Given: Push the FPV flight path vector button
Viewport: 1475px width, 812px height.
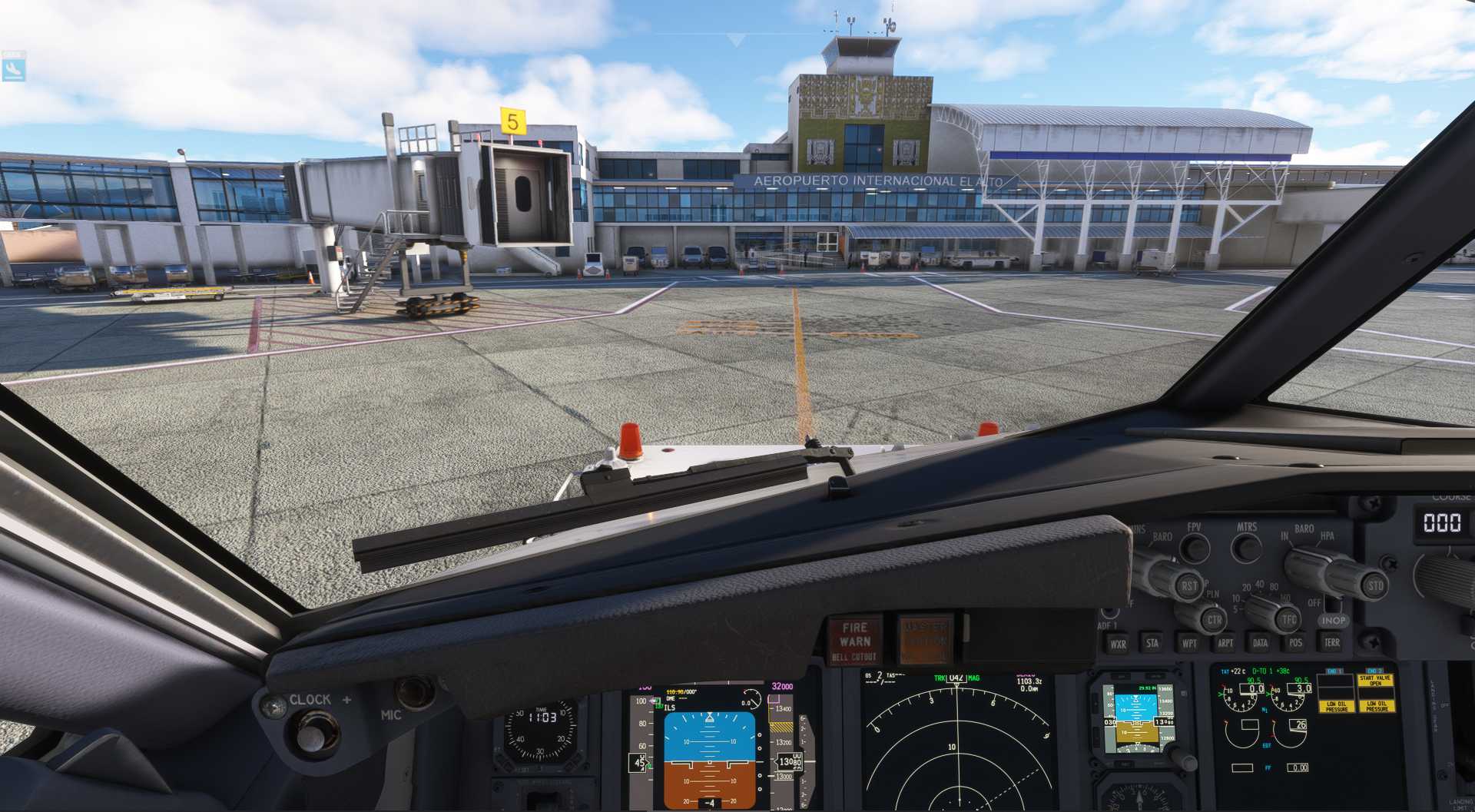Looking at the screenshot, I should (1194, 547).
